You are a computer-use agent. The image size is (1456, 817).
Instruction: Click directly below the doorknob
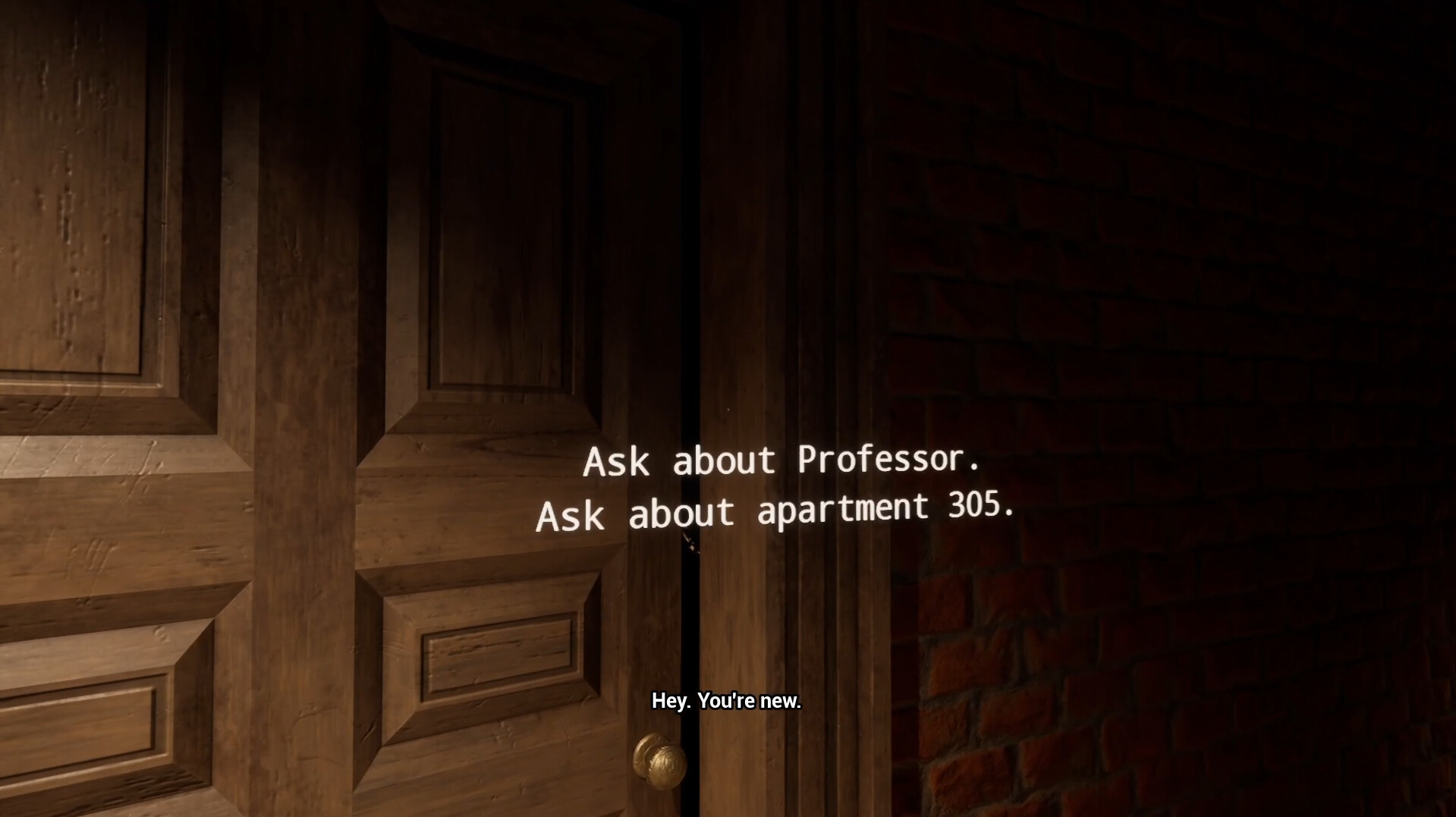659,804
